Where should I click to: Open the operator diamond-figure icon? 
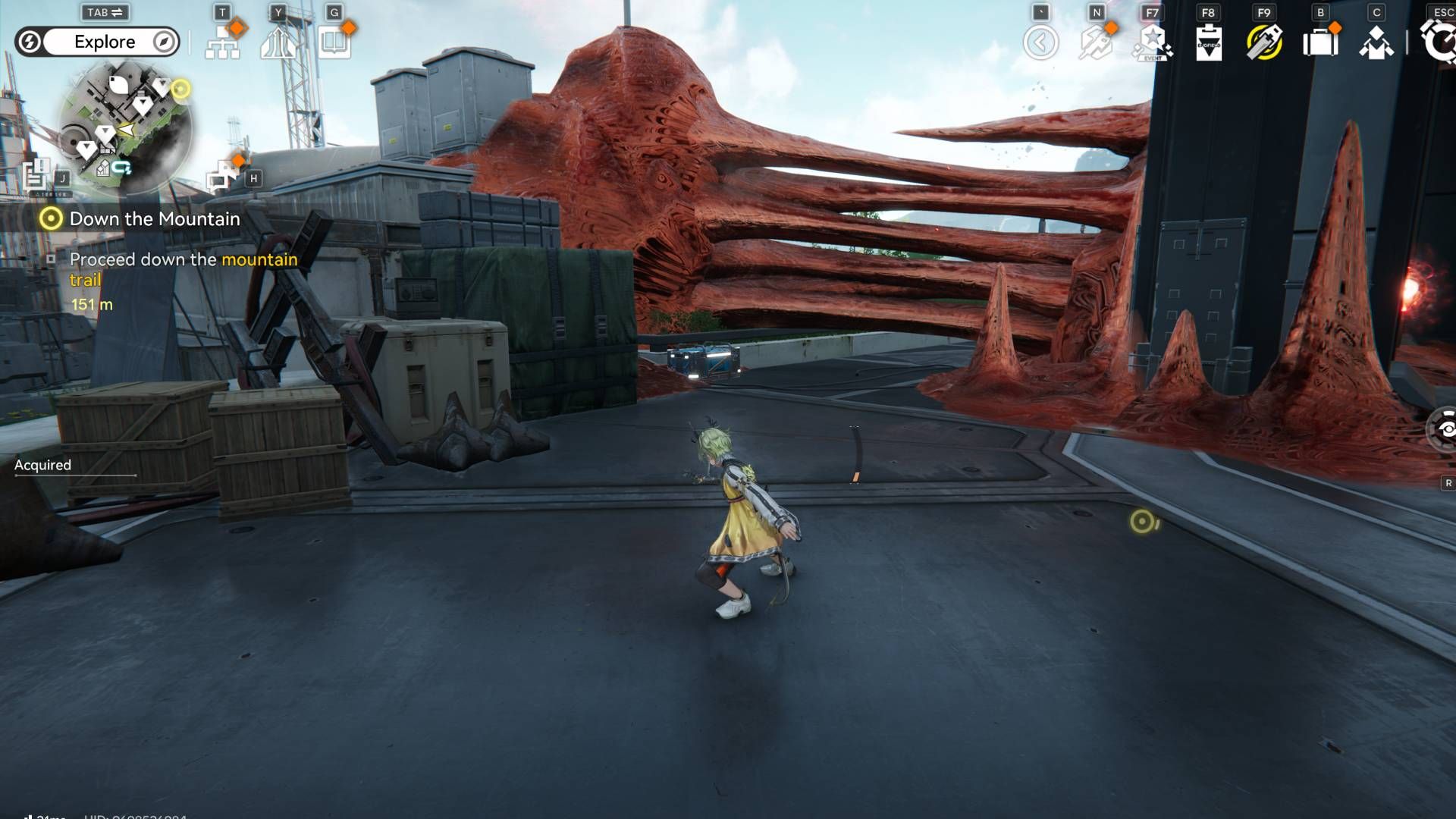1376,43
